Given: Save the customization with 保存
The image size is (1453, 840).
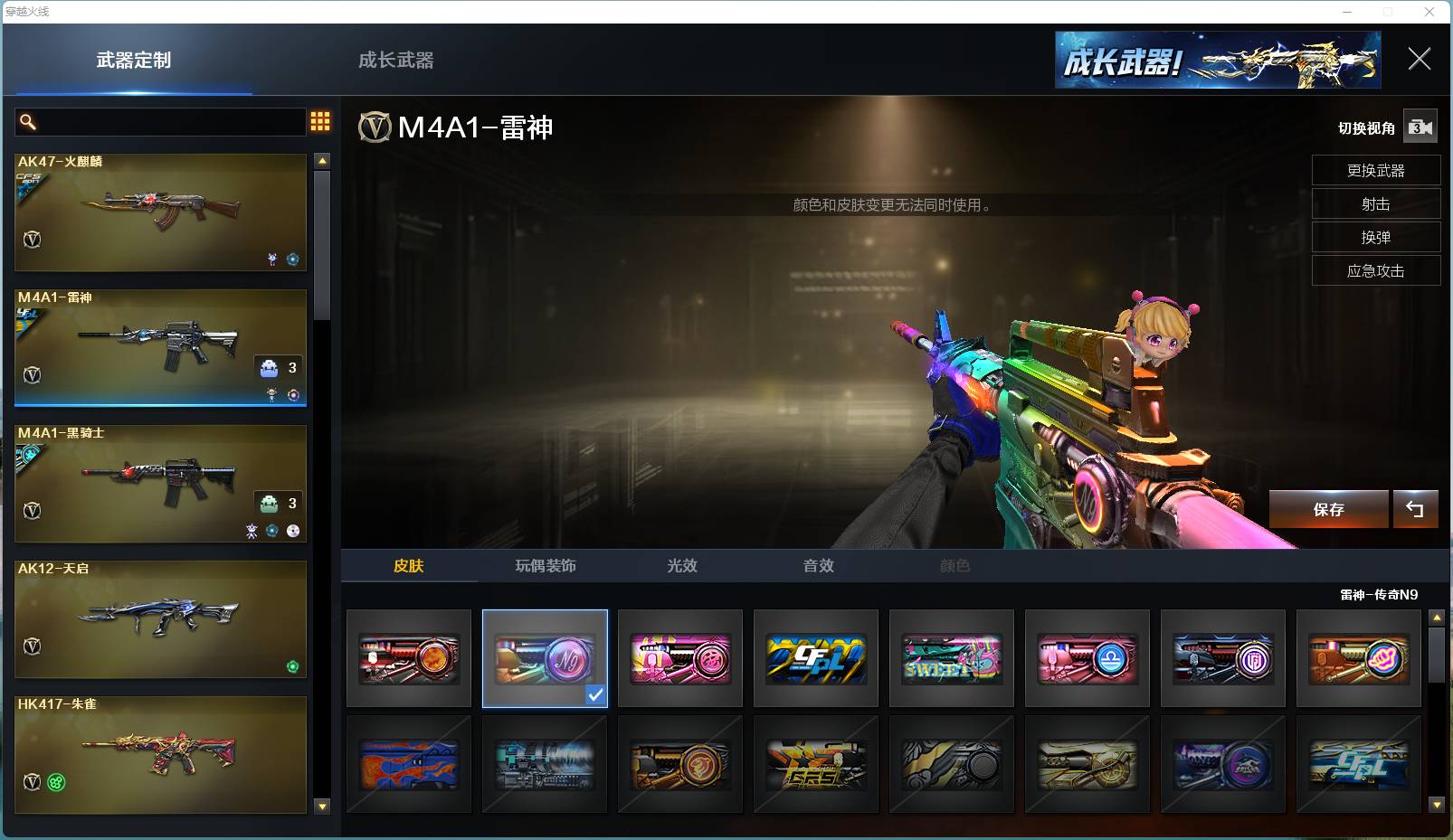Looking at the screenshot, I should pyautogui.click(x=1328, y=510).
